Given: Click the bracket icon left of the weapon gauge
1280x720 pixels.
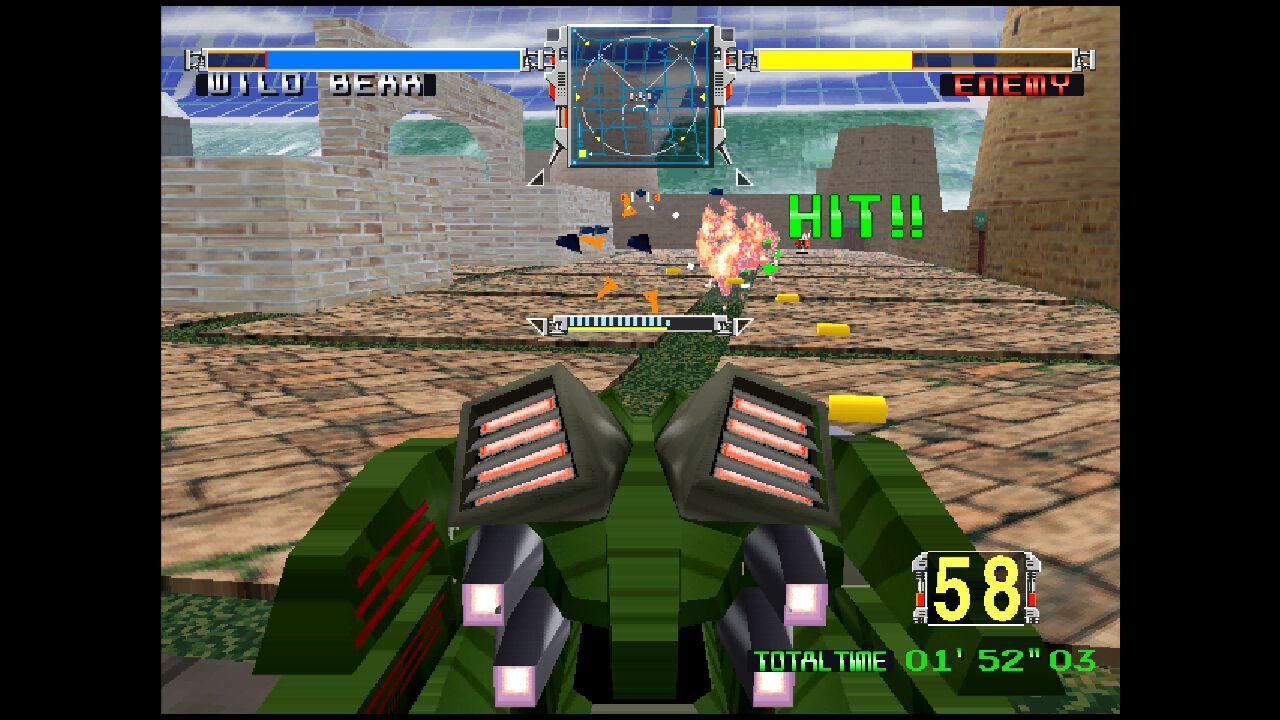Looking at the screenshot, I should [x=537, y=325].
